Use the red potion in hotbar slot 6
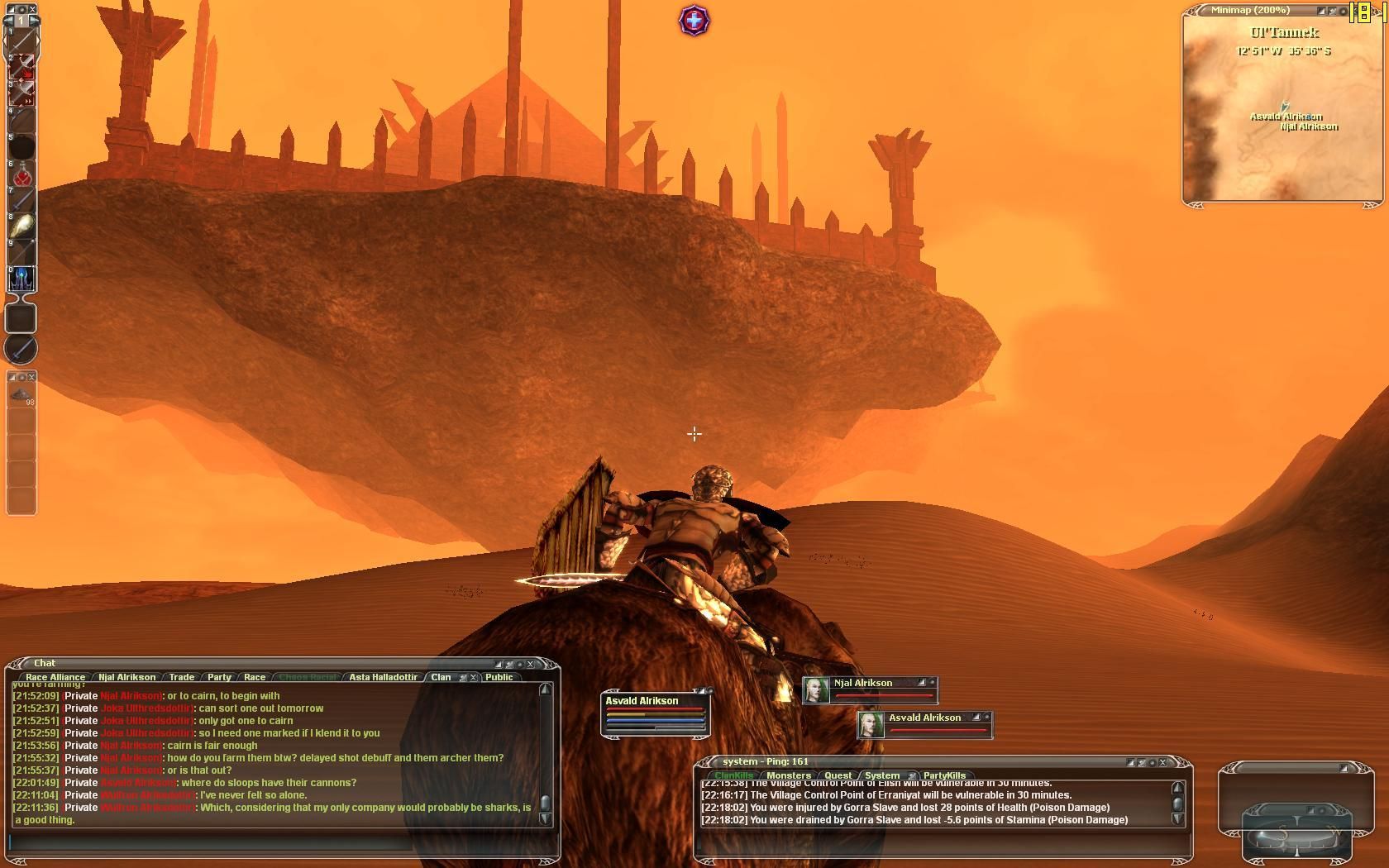This screenshot has height=868, width=1389. (x=22, y=175)
